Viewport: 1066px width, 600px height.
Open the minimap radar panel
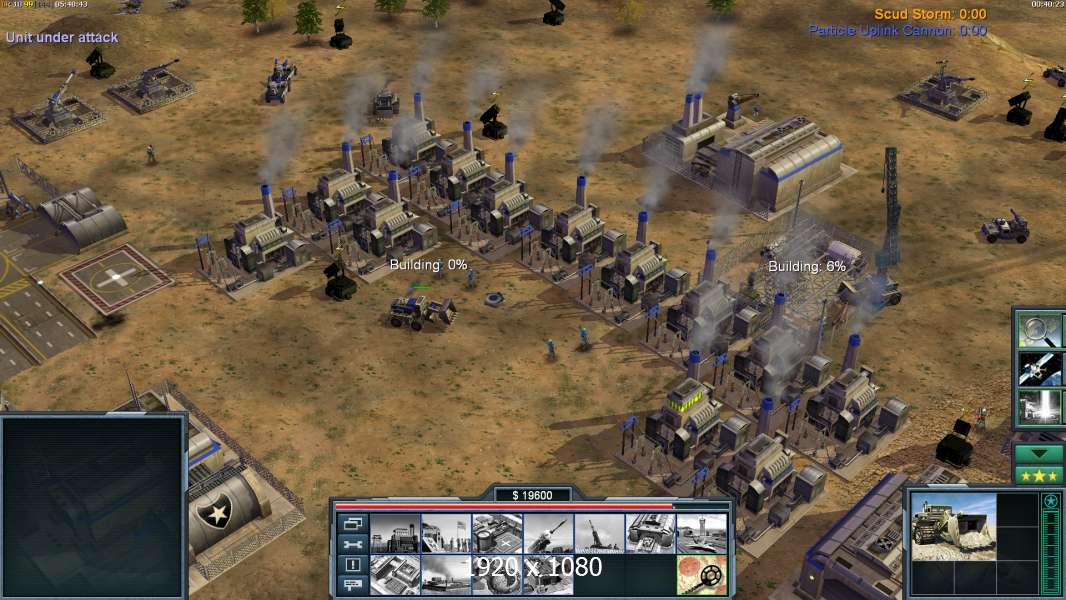click(x=94, y=506)
